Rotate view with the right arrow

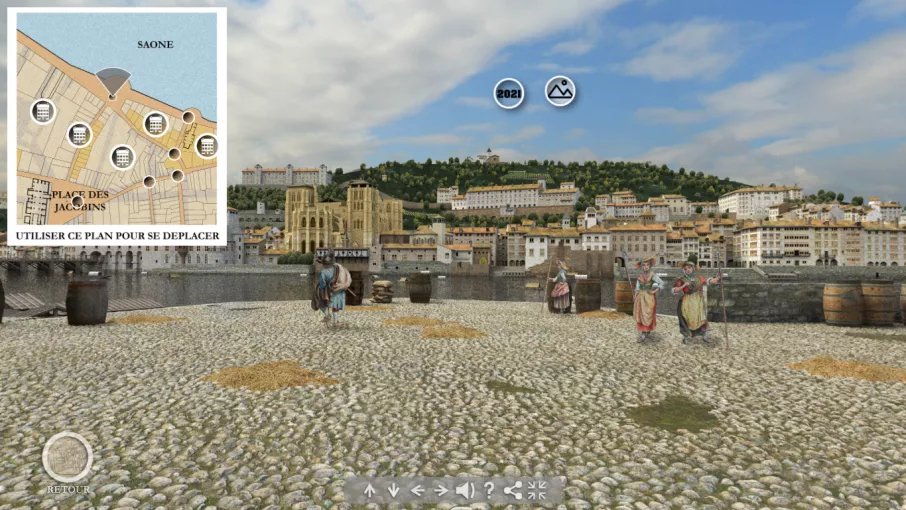point(441,490)
